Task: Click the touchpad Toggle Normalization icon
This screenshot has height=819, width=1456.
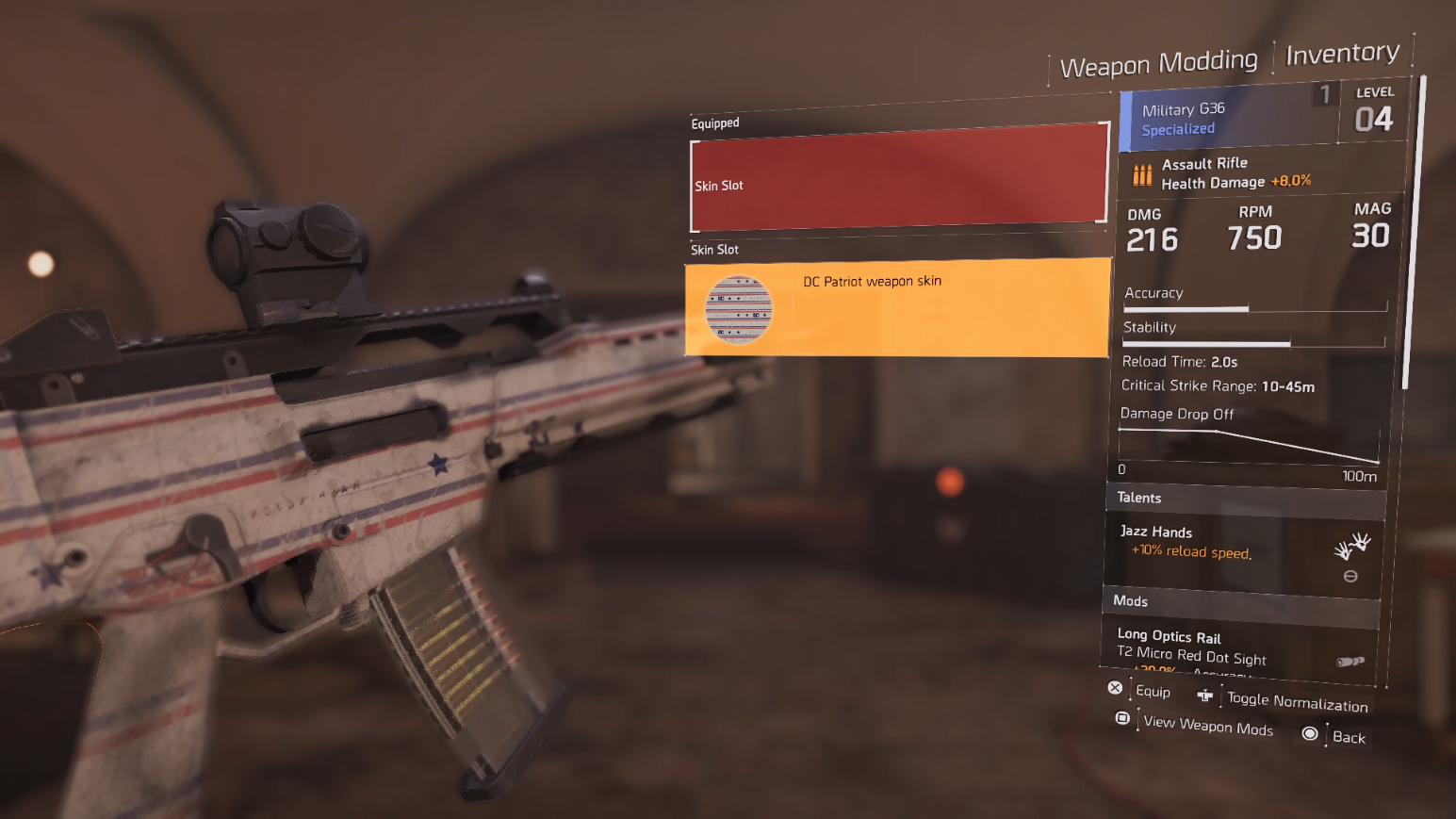Action: tap(1204, 696)
